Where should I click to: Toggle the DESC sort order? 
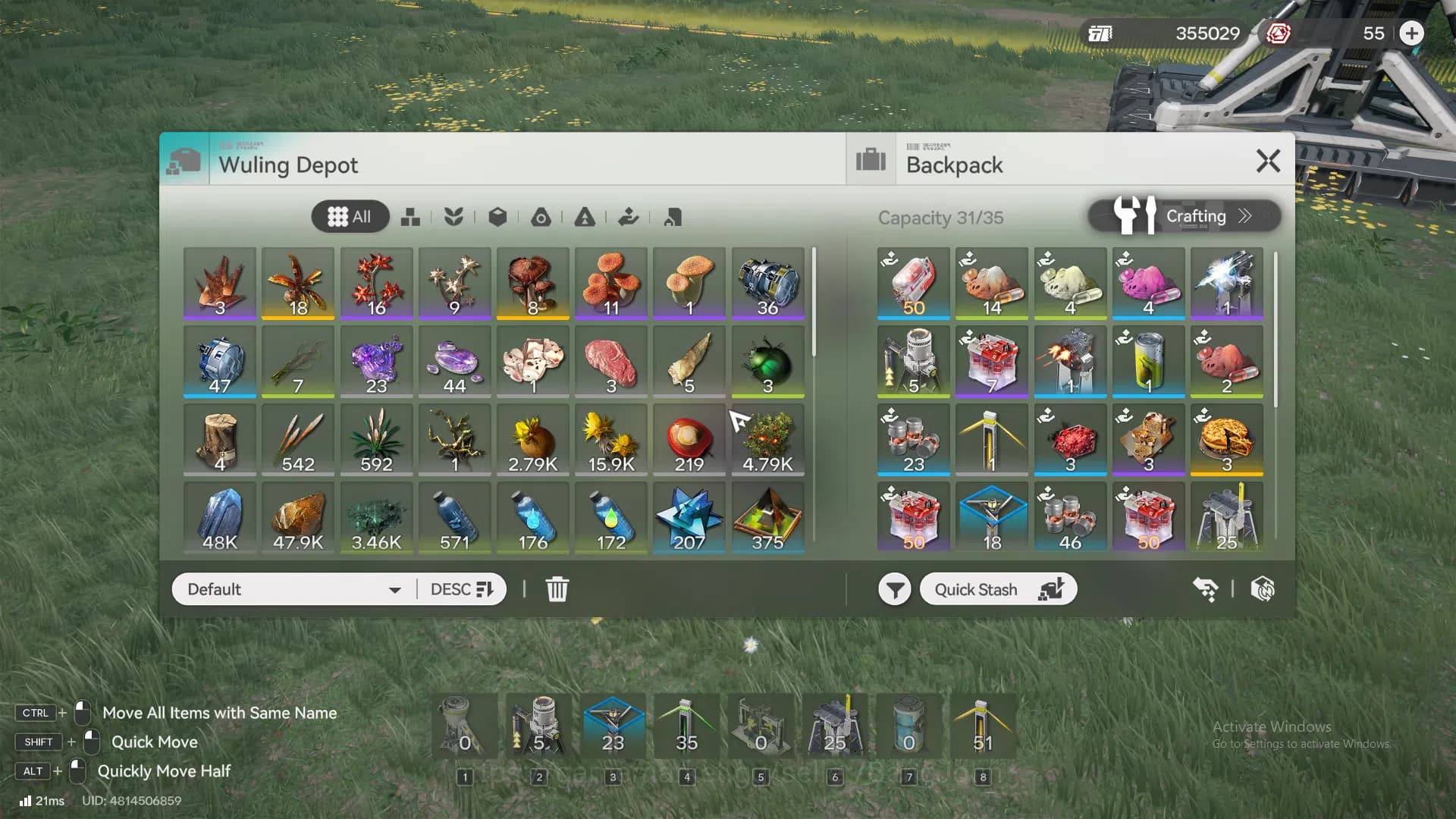point(460,588)
